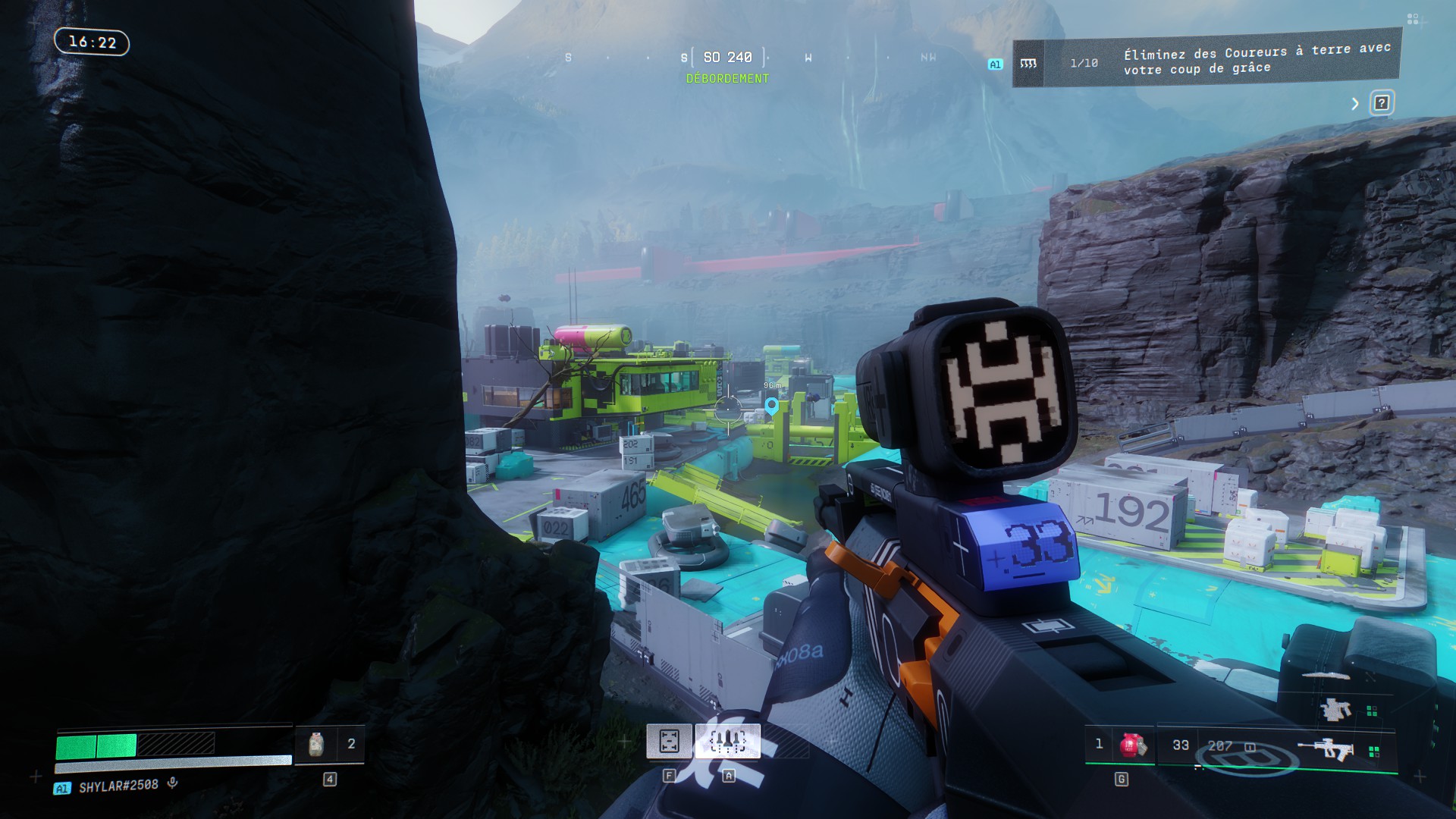
Task: Activate the scan frame ability icon
Action: pos(669,741)
